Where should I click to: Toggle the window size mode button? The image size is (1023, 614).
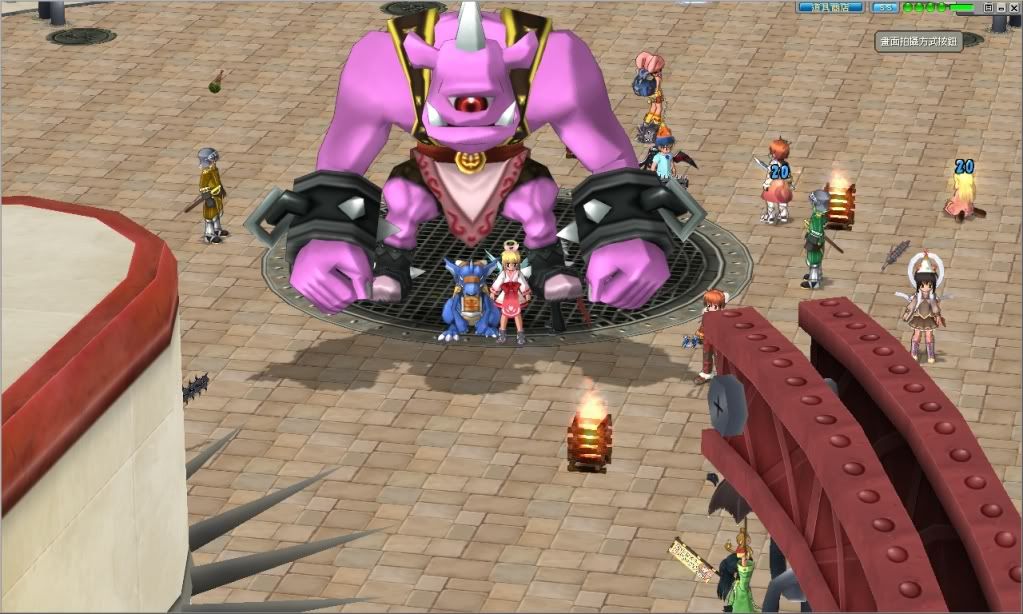click(988, 8)
